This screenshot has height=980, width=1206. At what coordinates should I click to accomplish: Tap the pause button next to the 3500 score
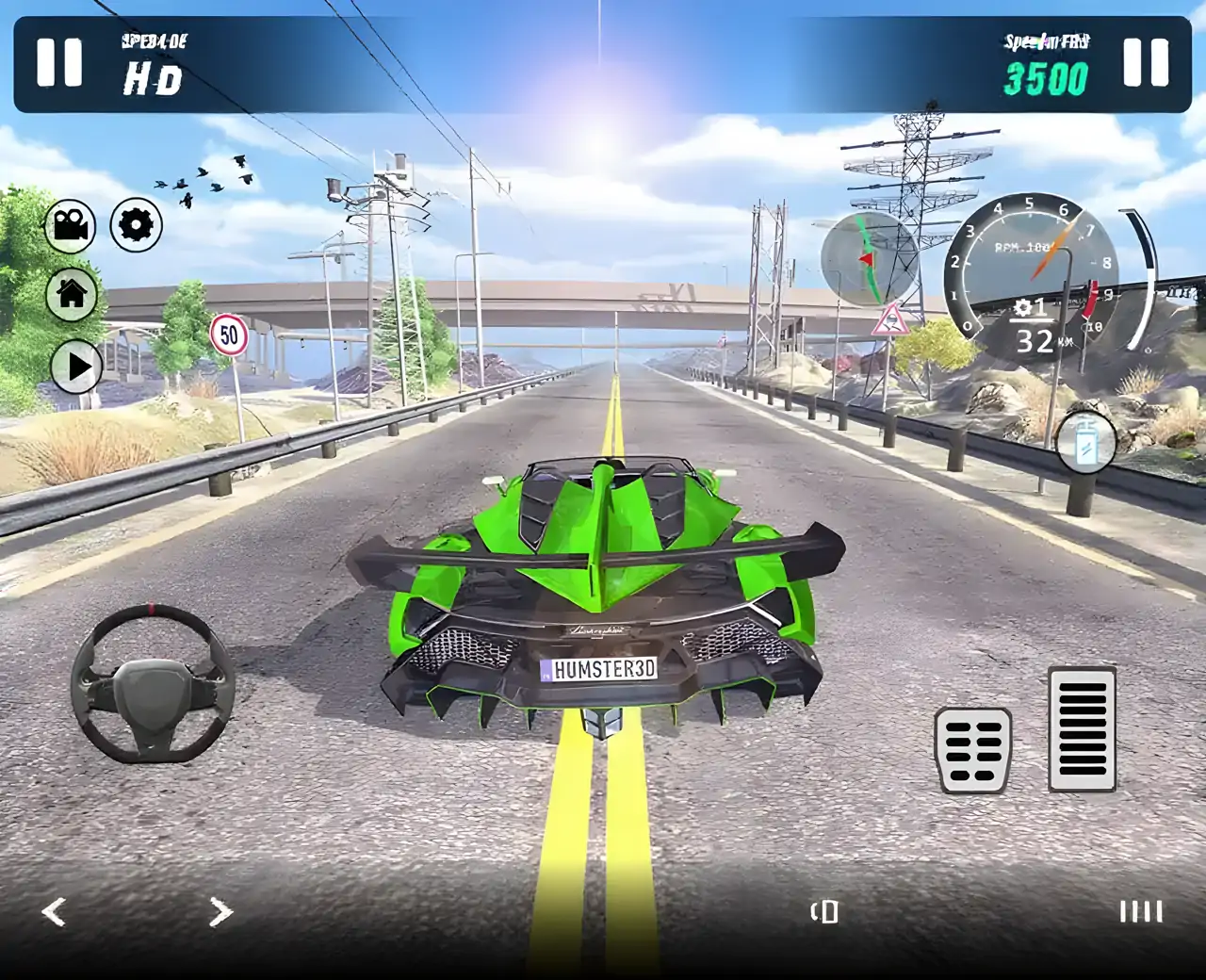point(1146,63)
